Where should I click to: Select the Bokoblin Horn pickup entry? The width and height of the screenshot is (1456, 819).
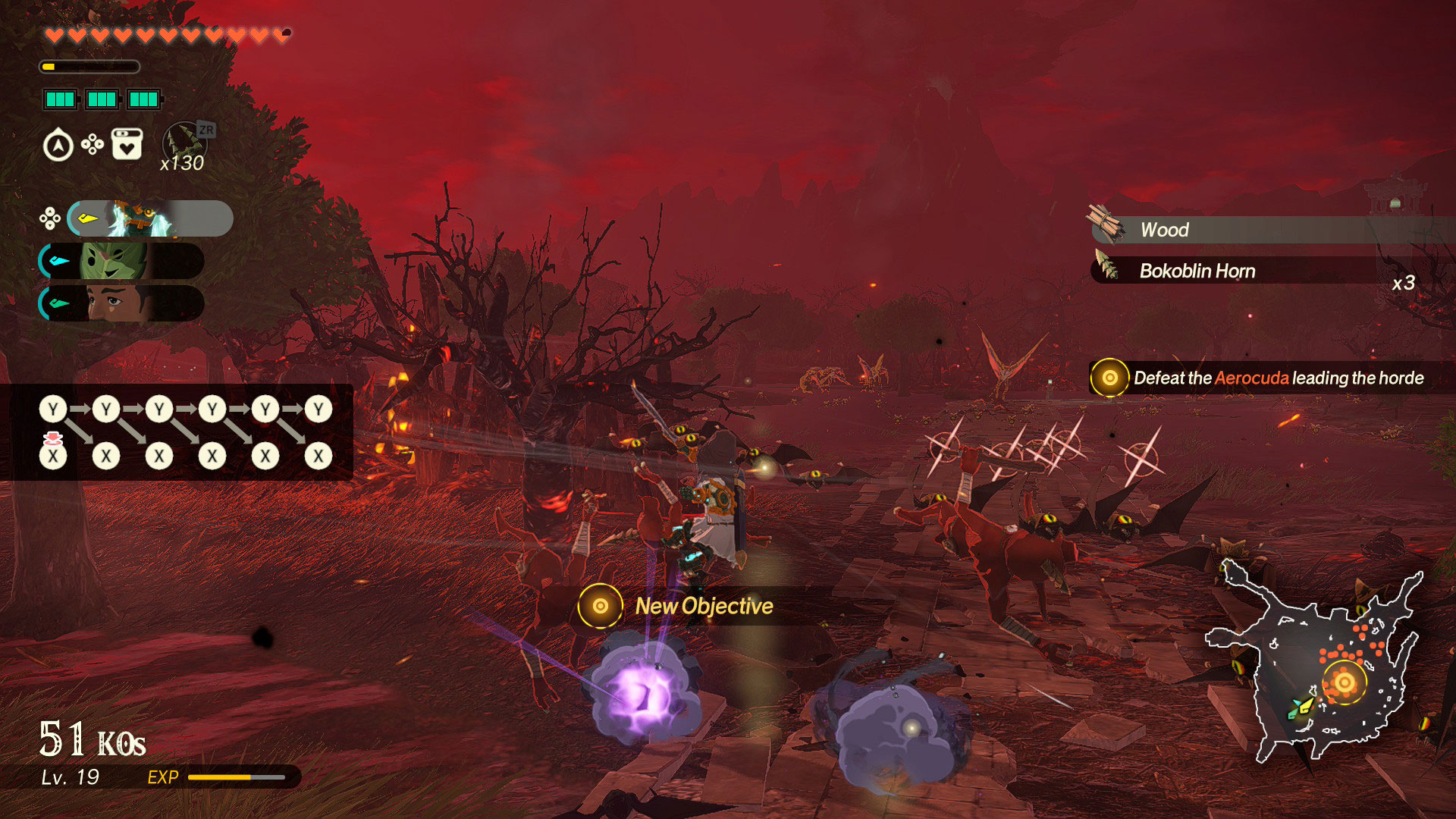point(1213,271)
